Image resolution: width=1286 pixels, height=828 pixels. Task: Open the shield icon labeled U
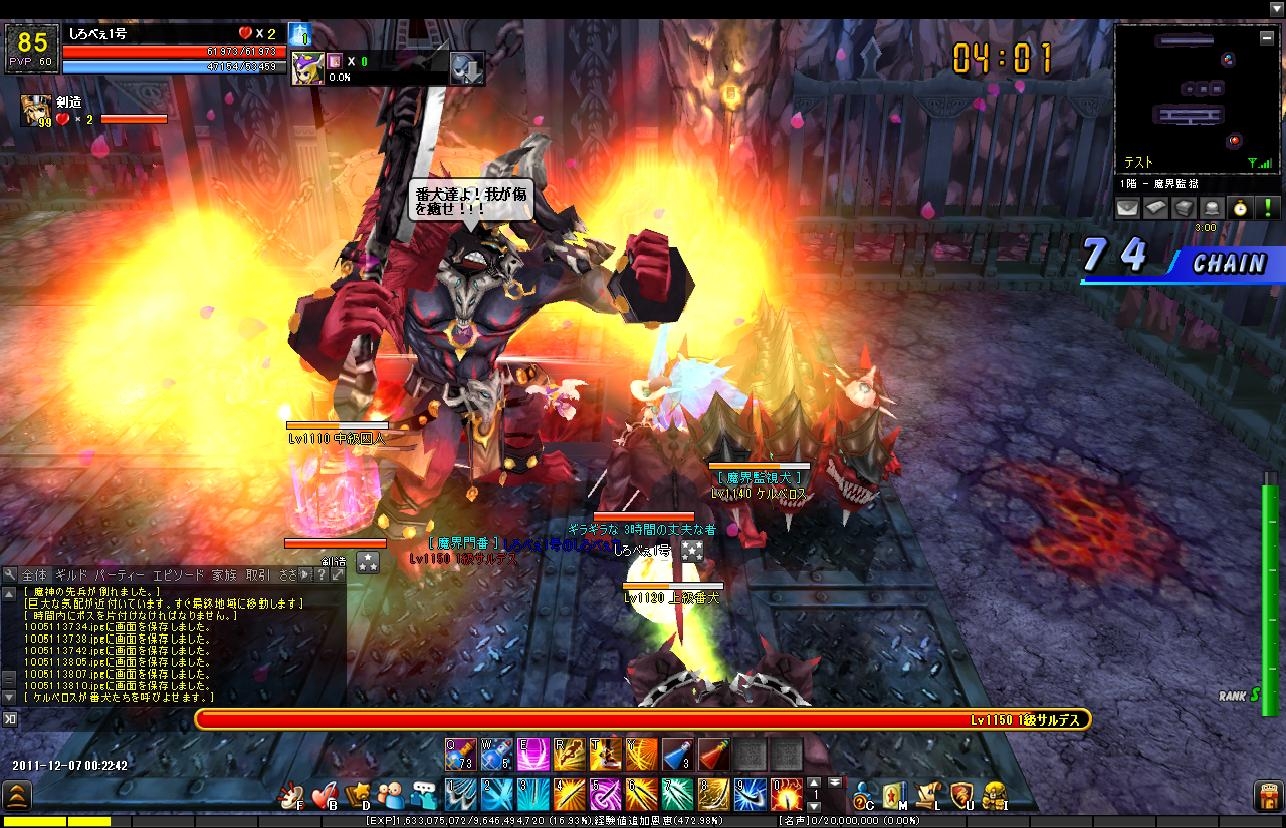961,795
